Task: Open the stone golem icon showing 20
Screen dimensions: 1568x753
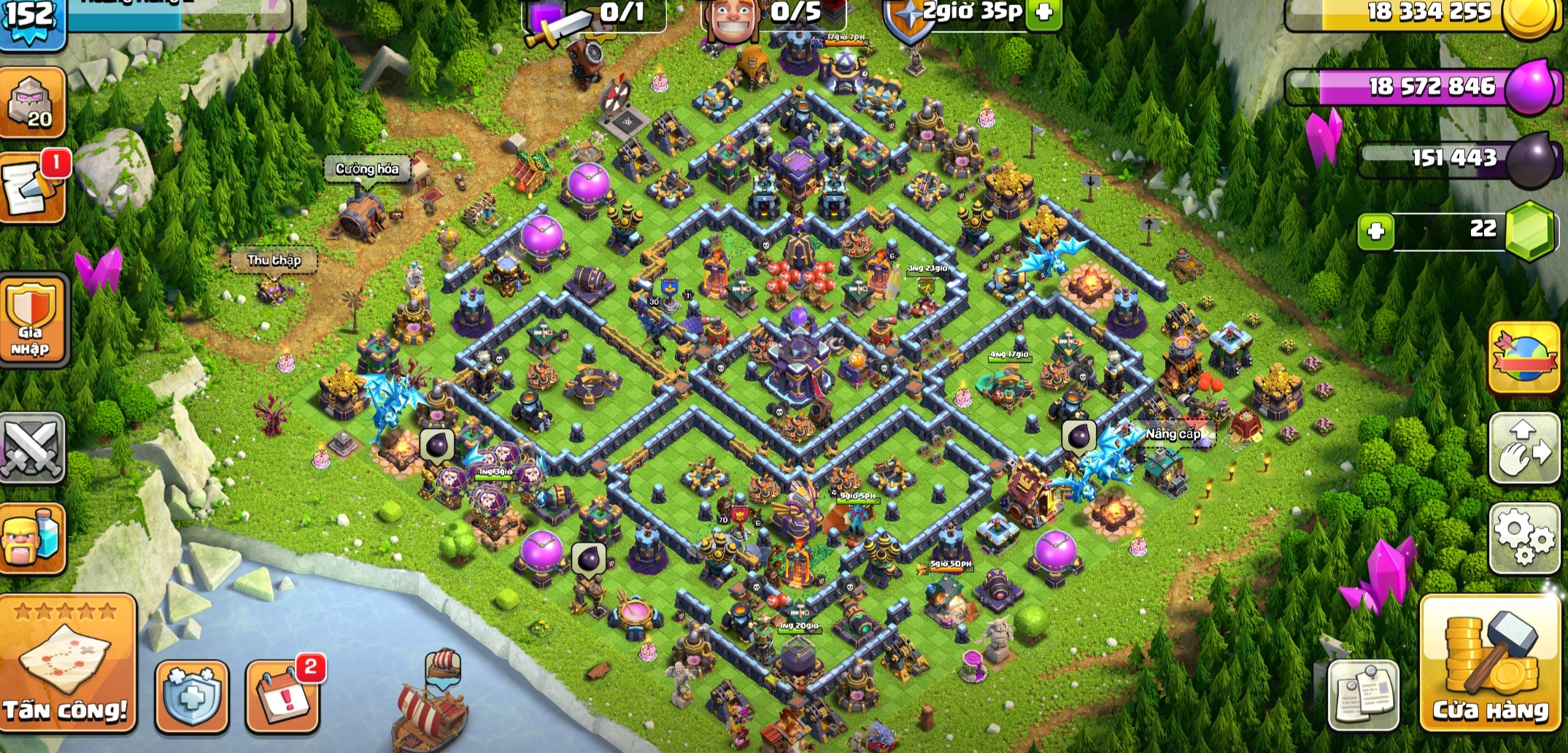Action: (x=32, y=102)
